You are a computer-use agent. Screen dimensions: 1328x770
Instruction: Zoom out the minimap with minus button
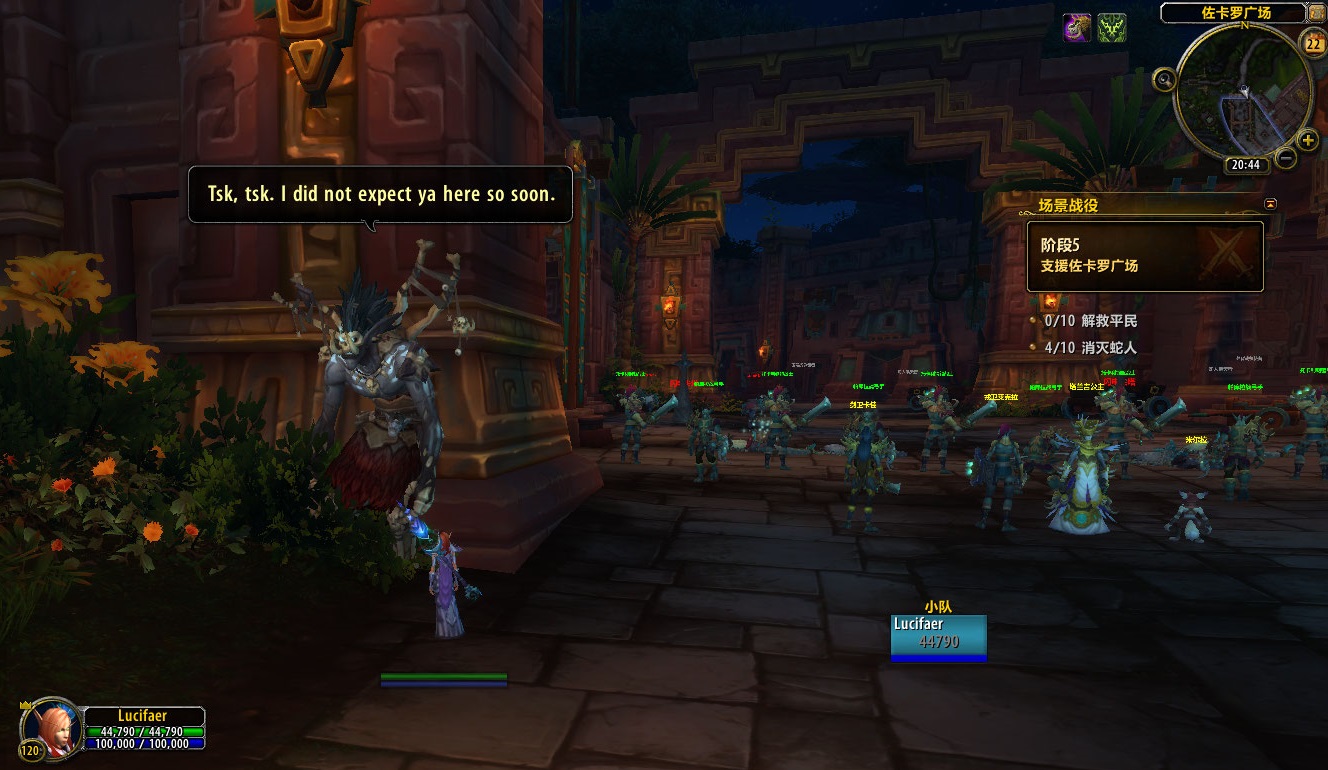[1286, 158]
